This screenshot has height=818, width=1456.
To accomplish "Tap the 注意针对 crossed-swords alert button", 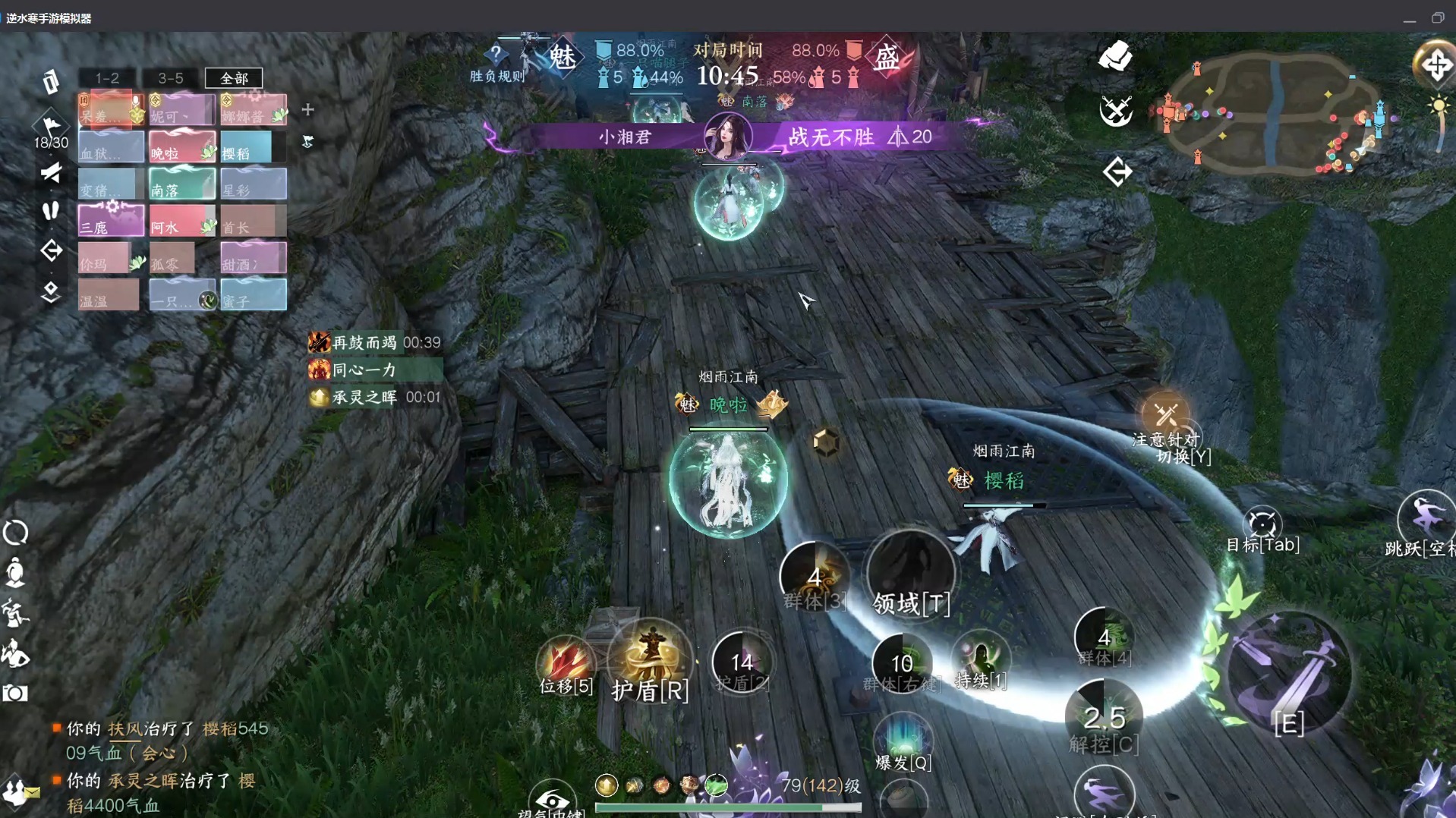I will click(x=1165, y=415).
